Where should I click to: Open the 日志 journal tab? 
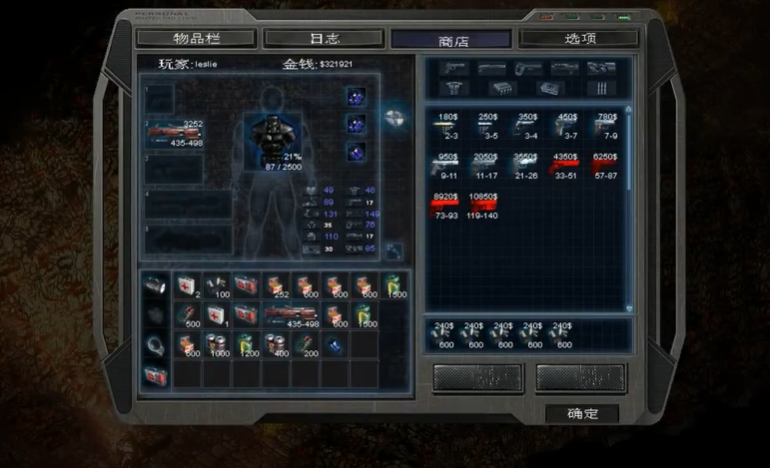[x=324, y=39]
